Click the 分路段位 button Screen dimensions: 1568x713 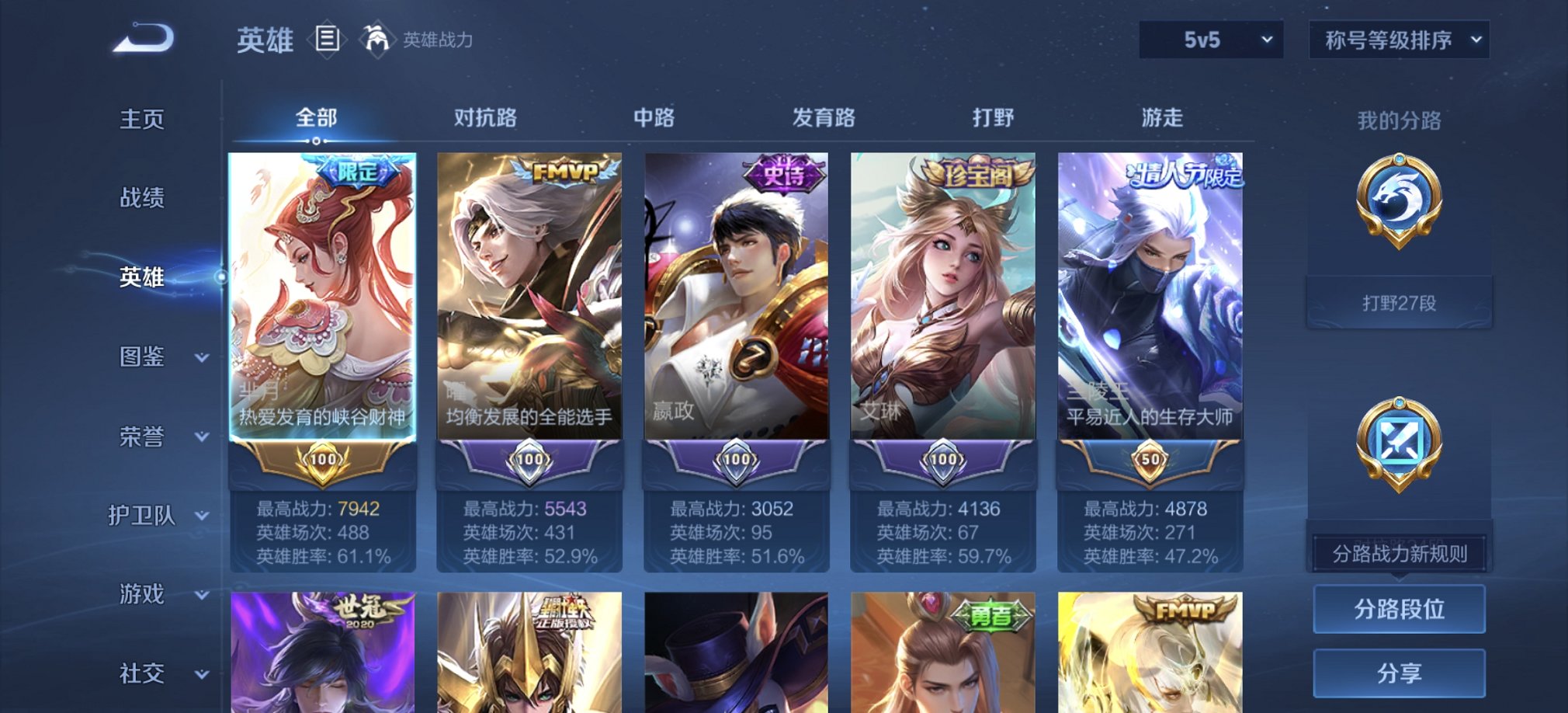[1397, 608]
